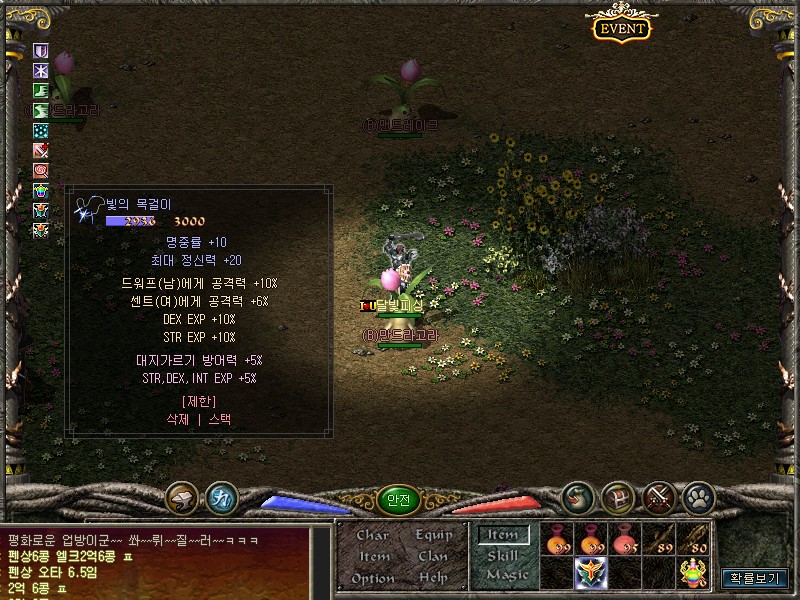800x600 pixels.
Task: Open the Help menu
Action: [x=433, y=578]
